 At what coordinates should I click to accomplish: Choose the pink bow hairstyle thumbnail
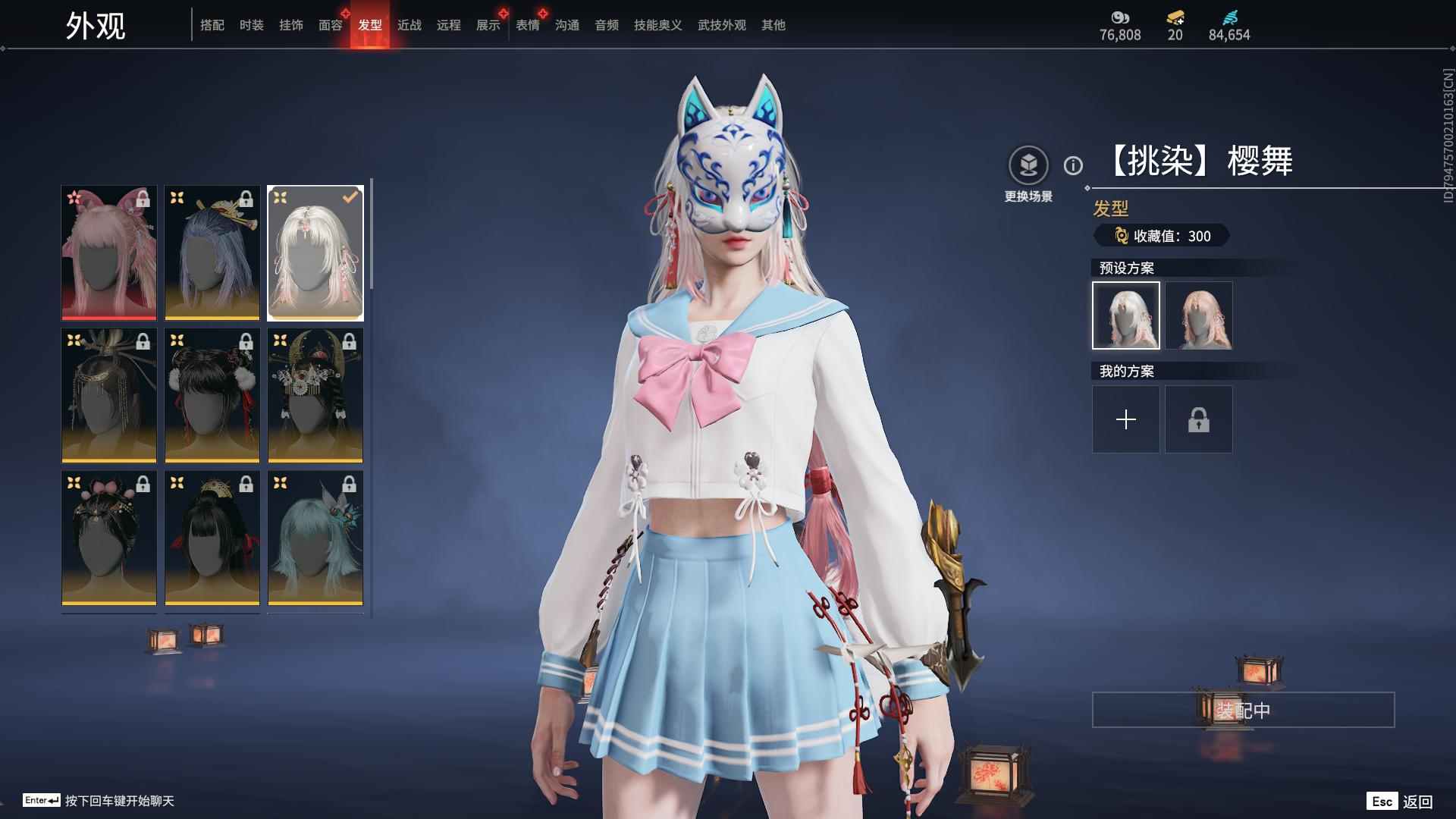tap(109, 253)
